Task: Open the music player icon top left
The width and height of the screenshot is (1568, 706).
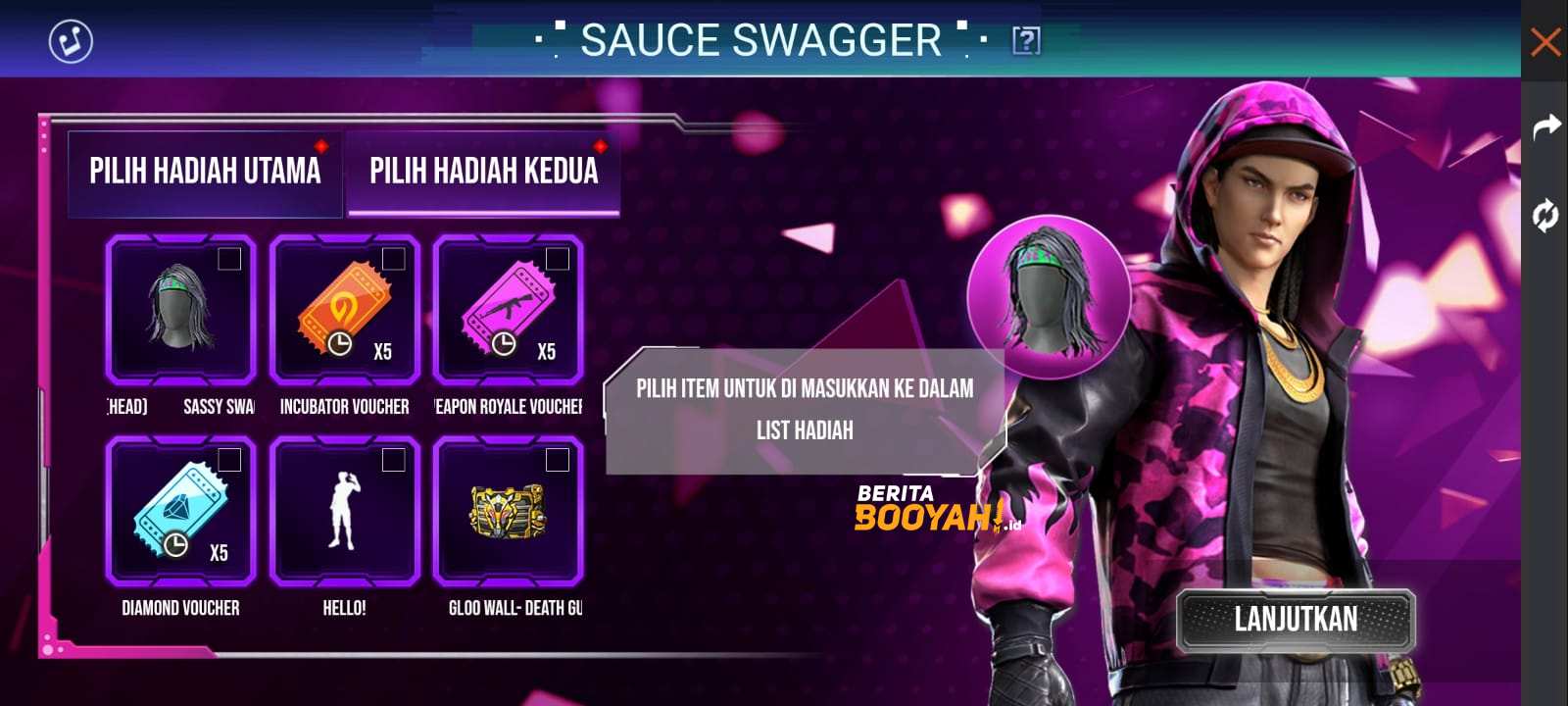Action: [70, 42]
